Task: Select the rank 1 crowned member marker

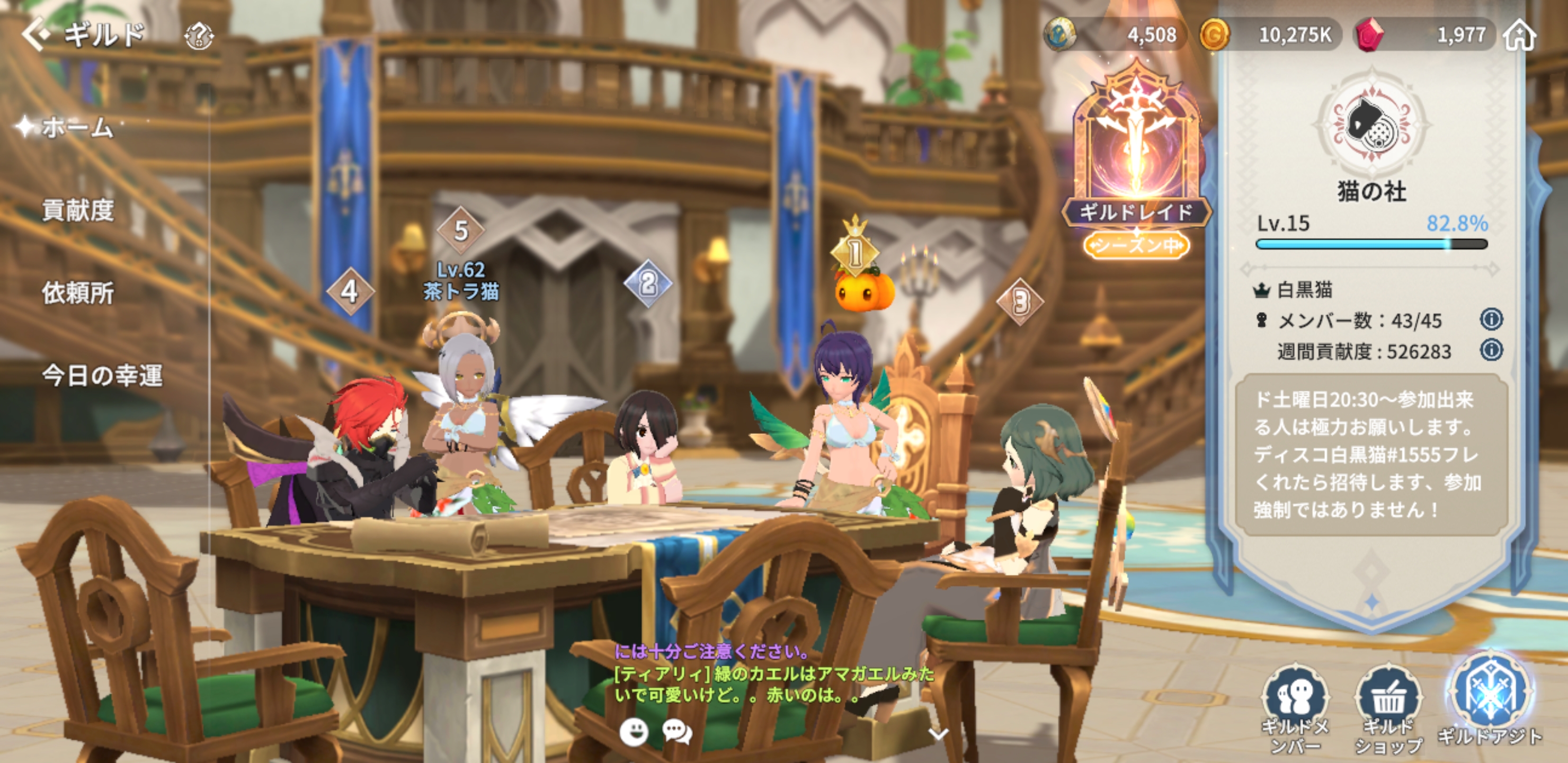Action: click(x=854, y=250)
